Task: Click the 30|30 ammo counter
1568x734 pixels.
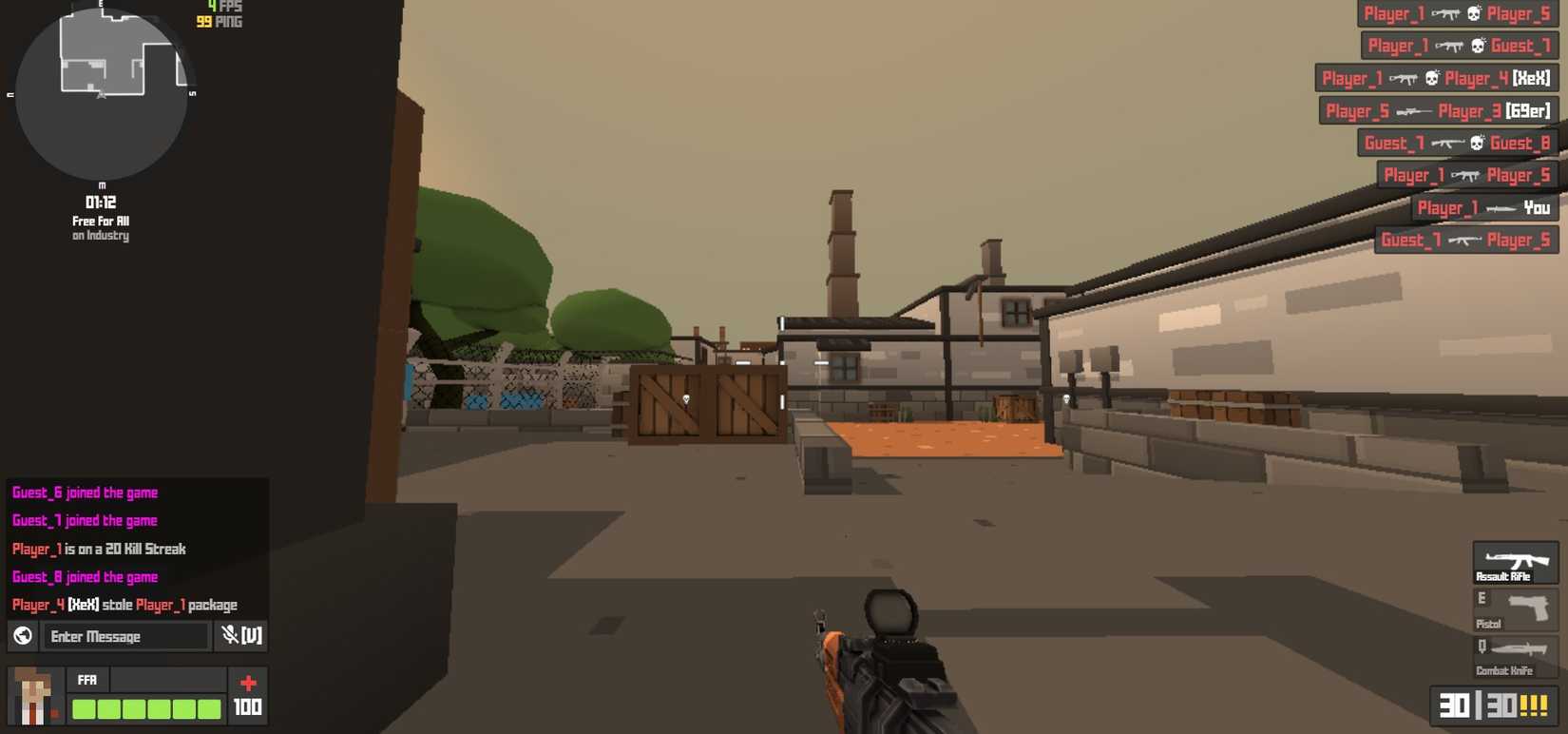Action: (x=1491, y=705)
